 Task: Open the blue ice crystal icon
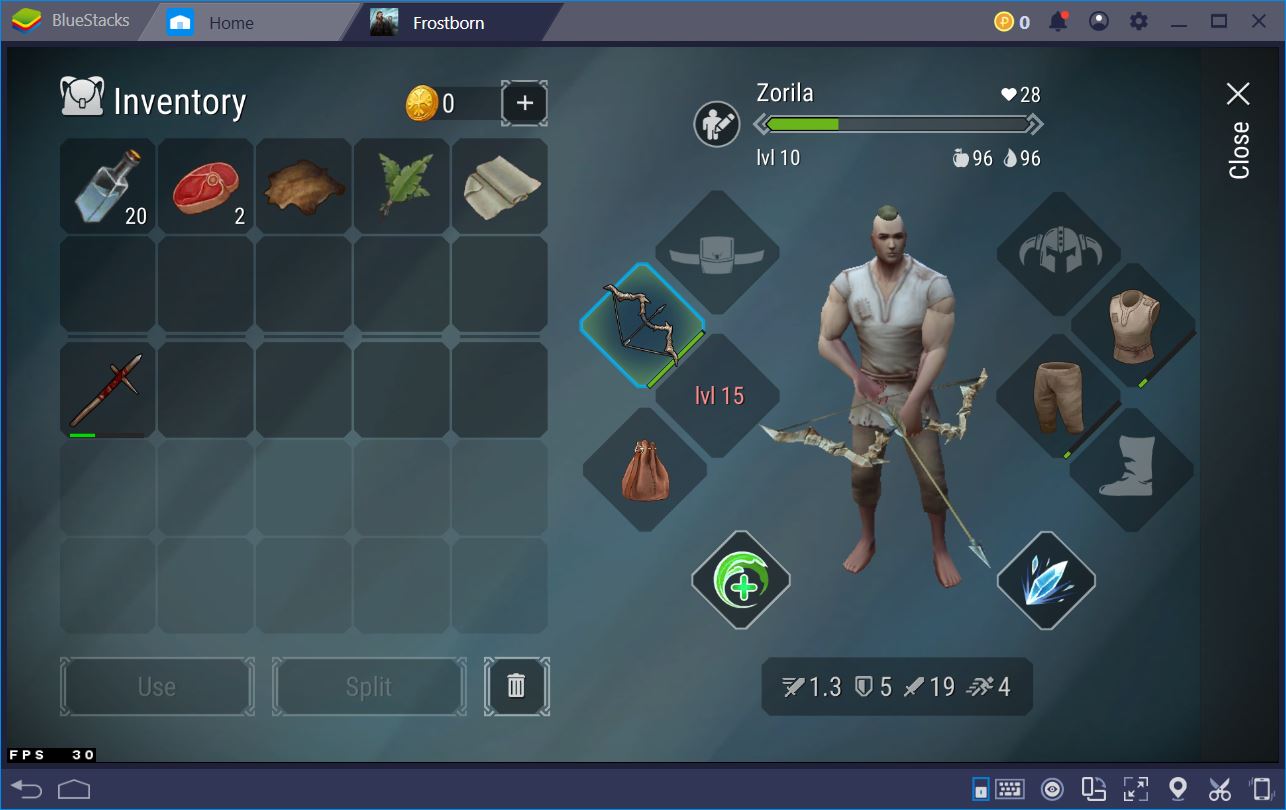coord(1046,581)
